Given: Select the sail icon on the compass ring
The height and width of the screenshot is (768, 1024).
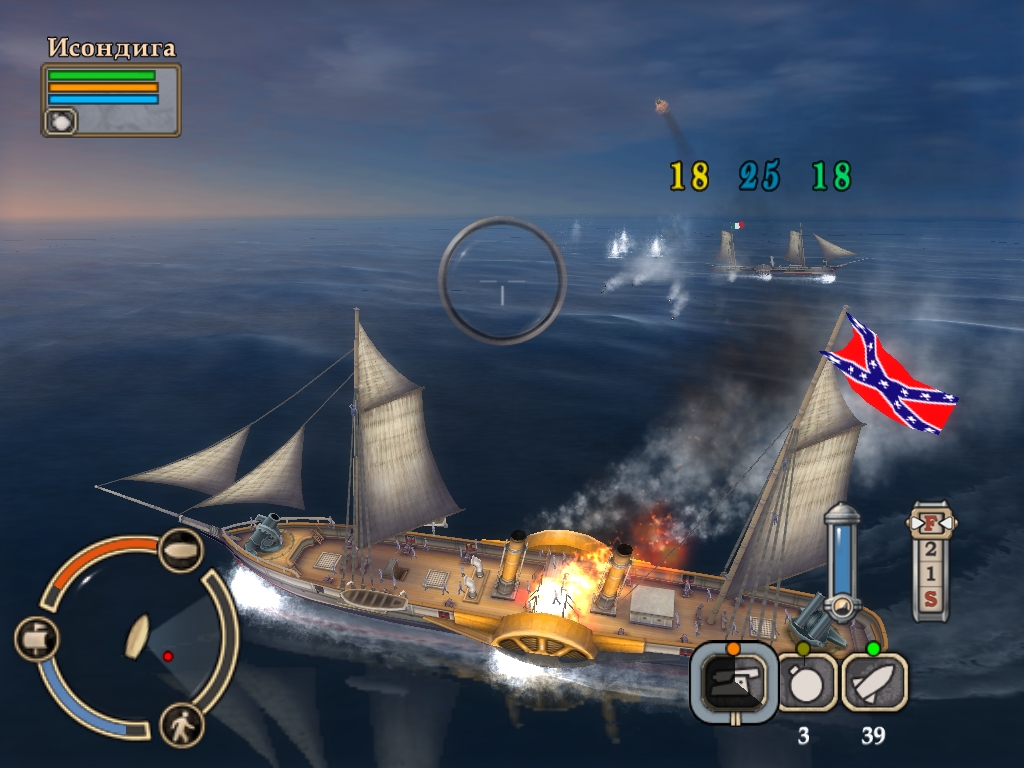Looking at the screenshot, I should coord(36,638).
